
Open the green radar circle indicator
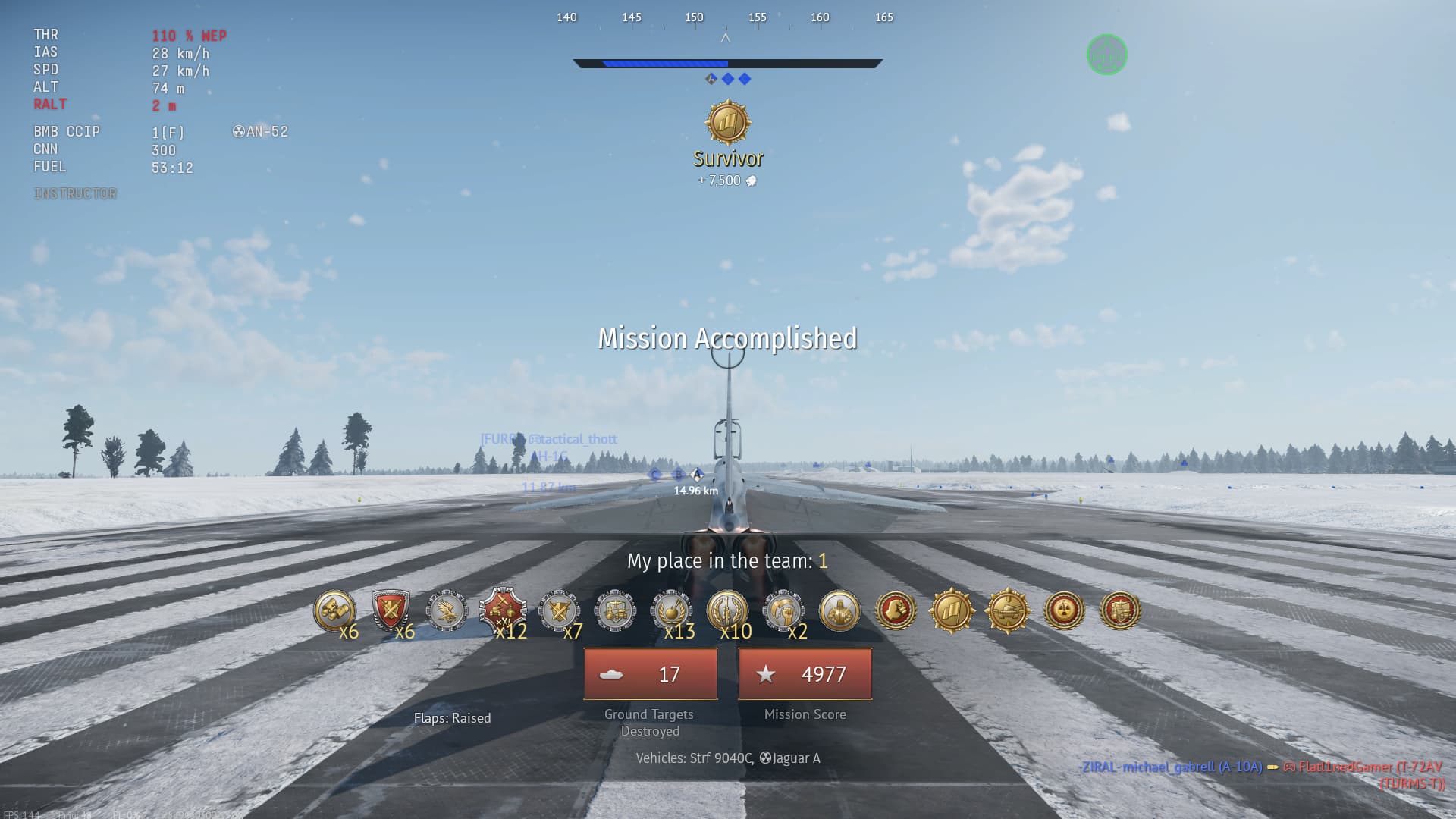[1108, 54]
